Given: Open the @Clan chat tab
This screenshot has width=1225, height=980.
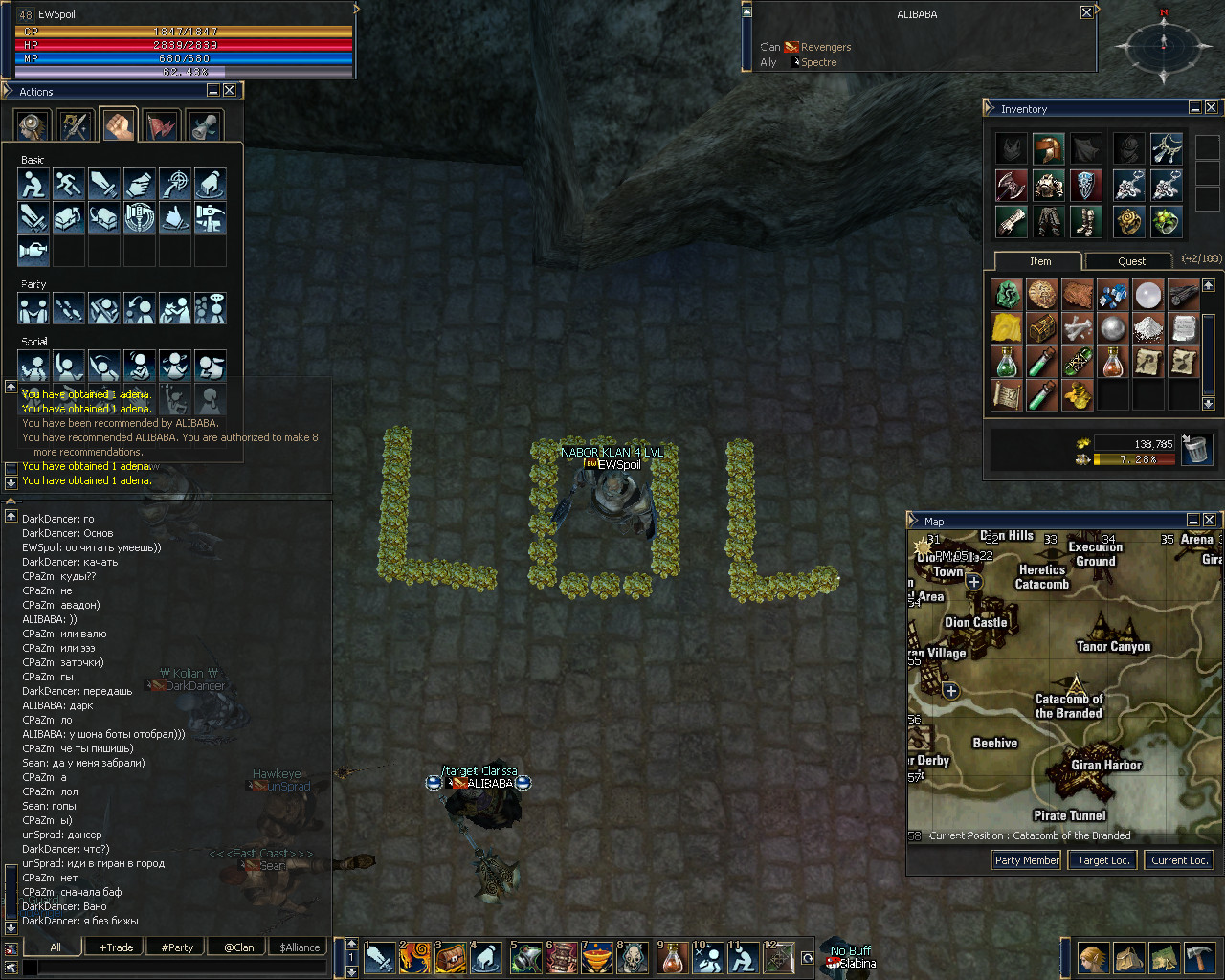Looking at the screenshot, I should pos(239,947).
